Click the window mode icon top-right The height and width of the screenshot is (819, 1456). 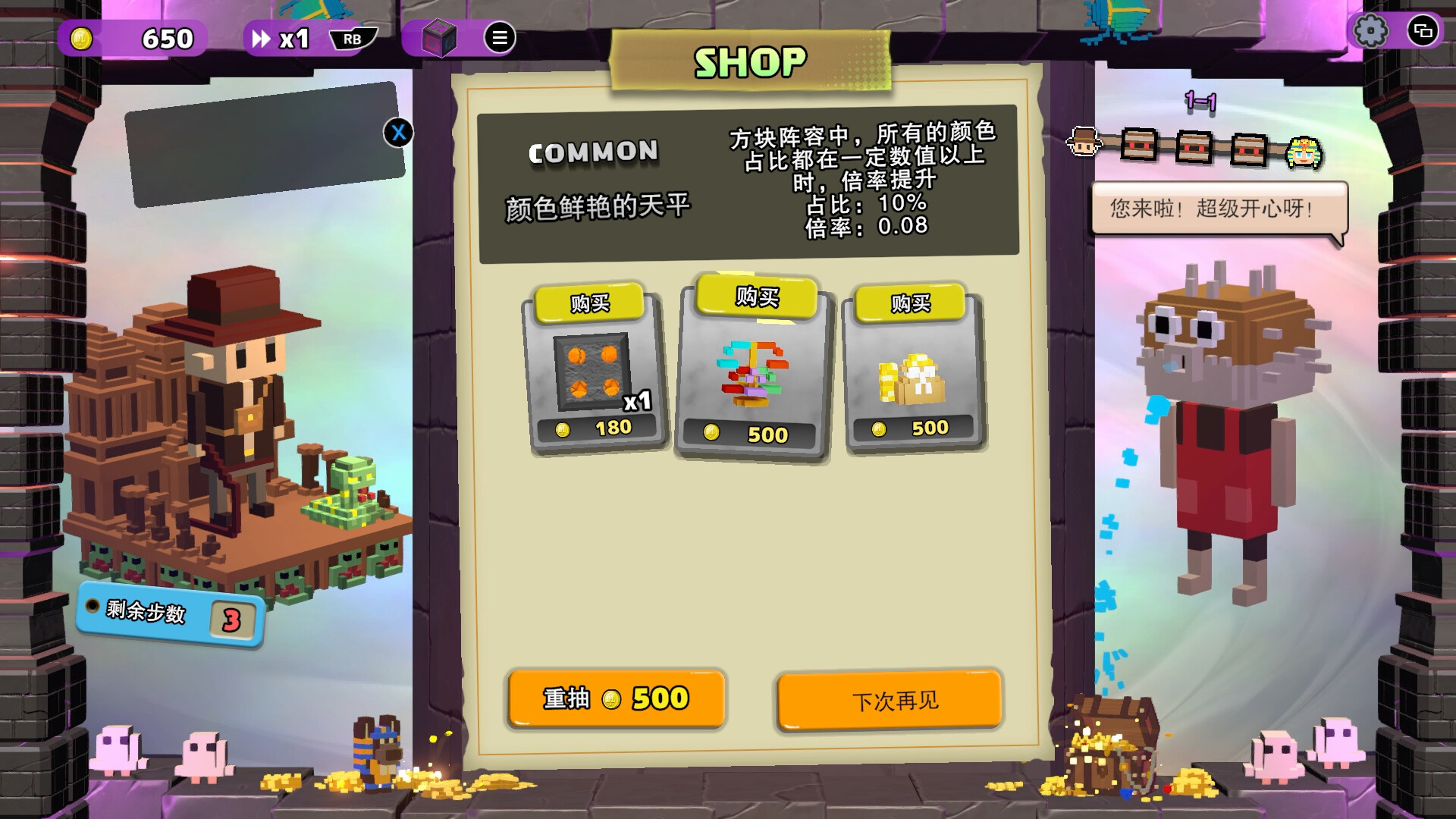click(1423, 32)
